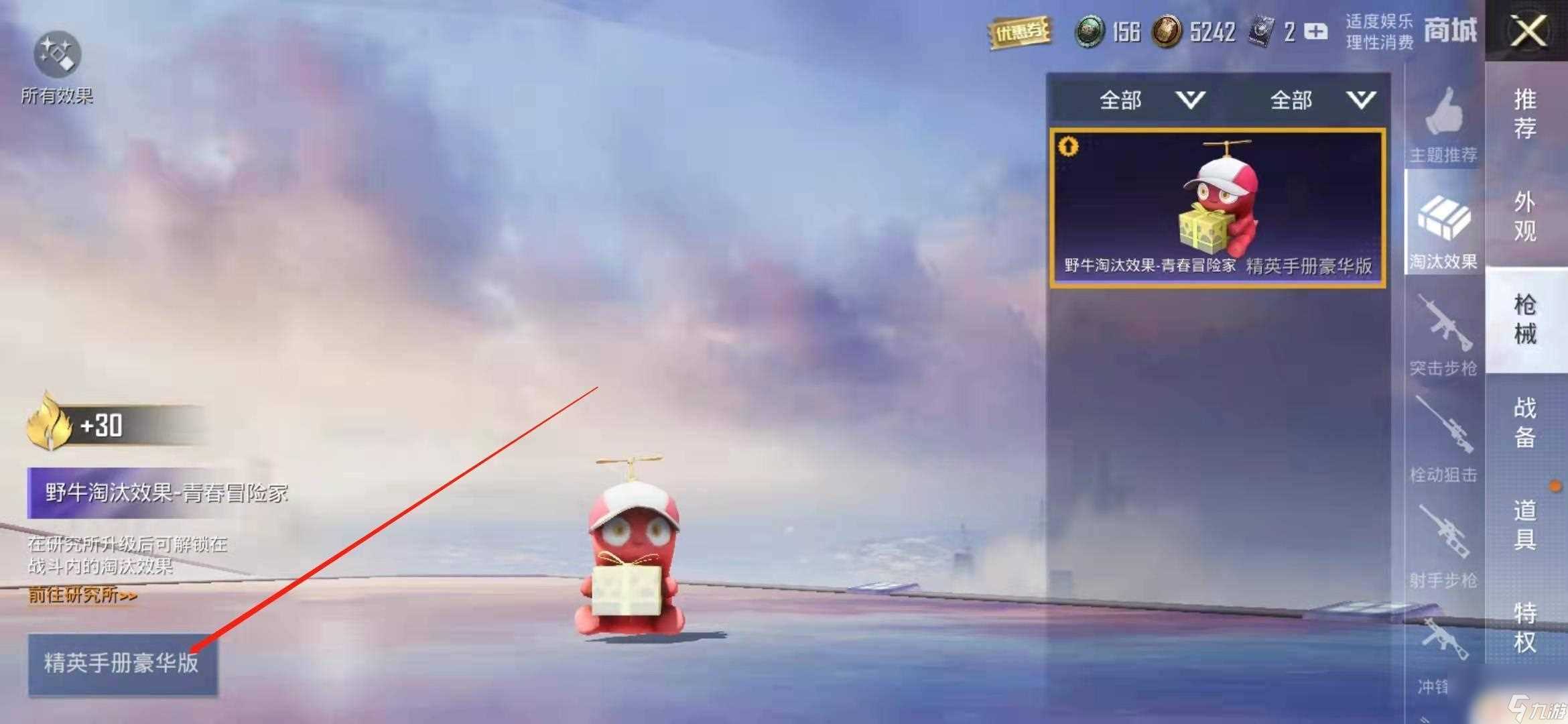
Task: Follow the 前往研究所 link
Action: (82, 595)
